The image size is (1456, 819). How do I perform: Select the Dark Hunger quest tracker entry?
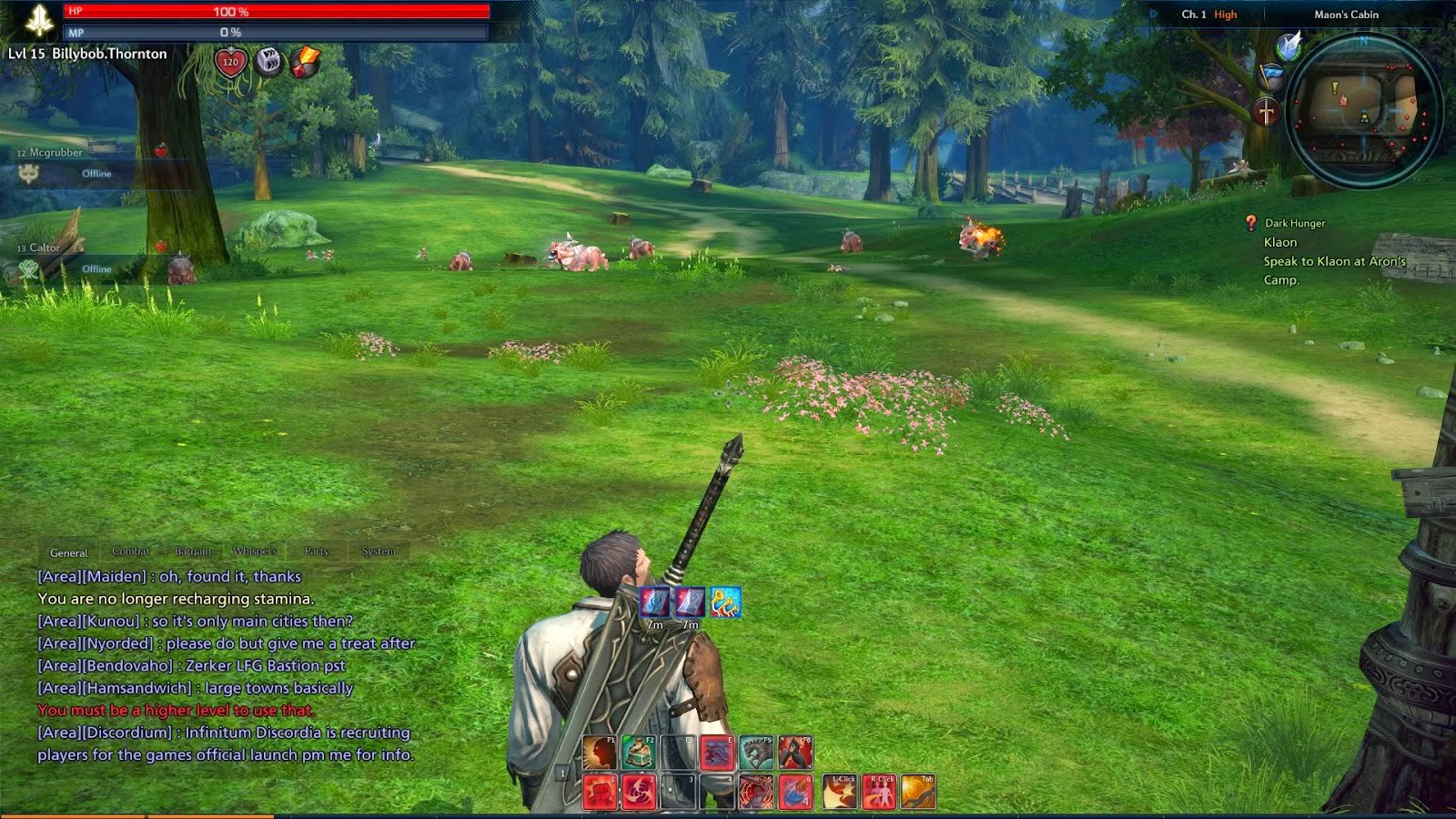coord(1294,223)
